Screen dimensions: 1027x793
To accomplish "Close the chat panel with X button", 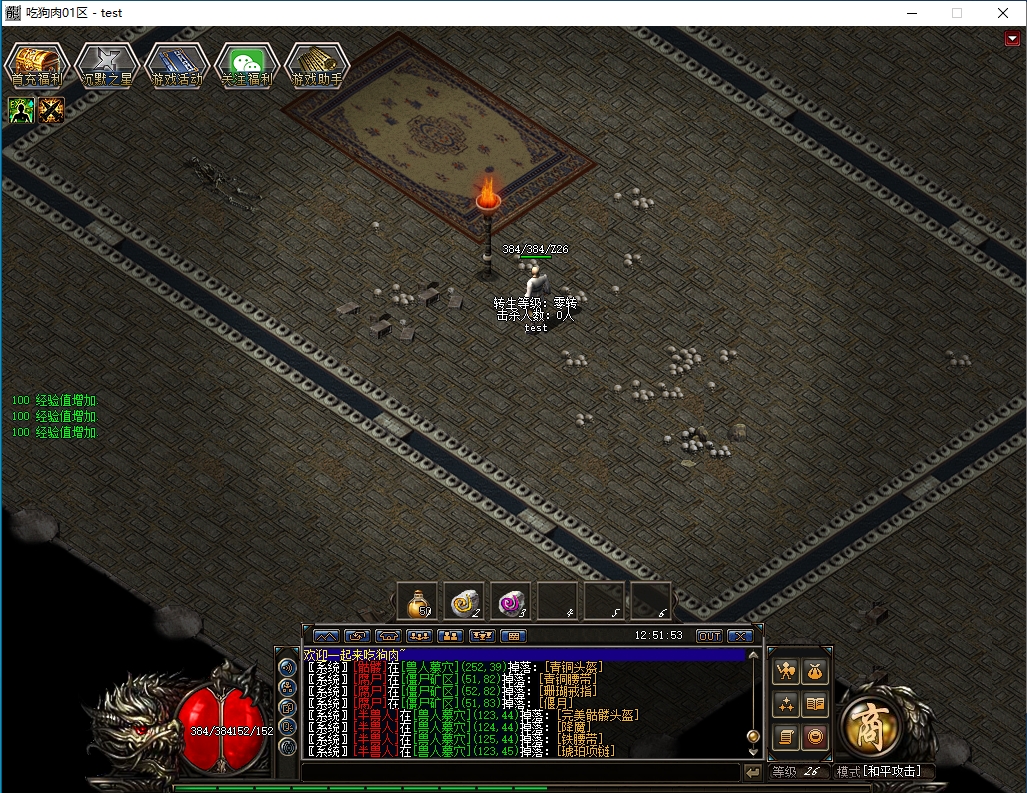I will tap(740, 636).
